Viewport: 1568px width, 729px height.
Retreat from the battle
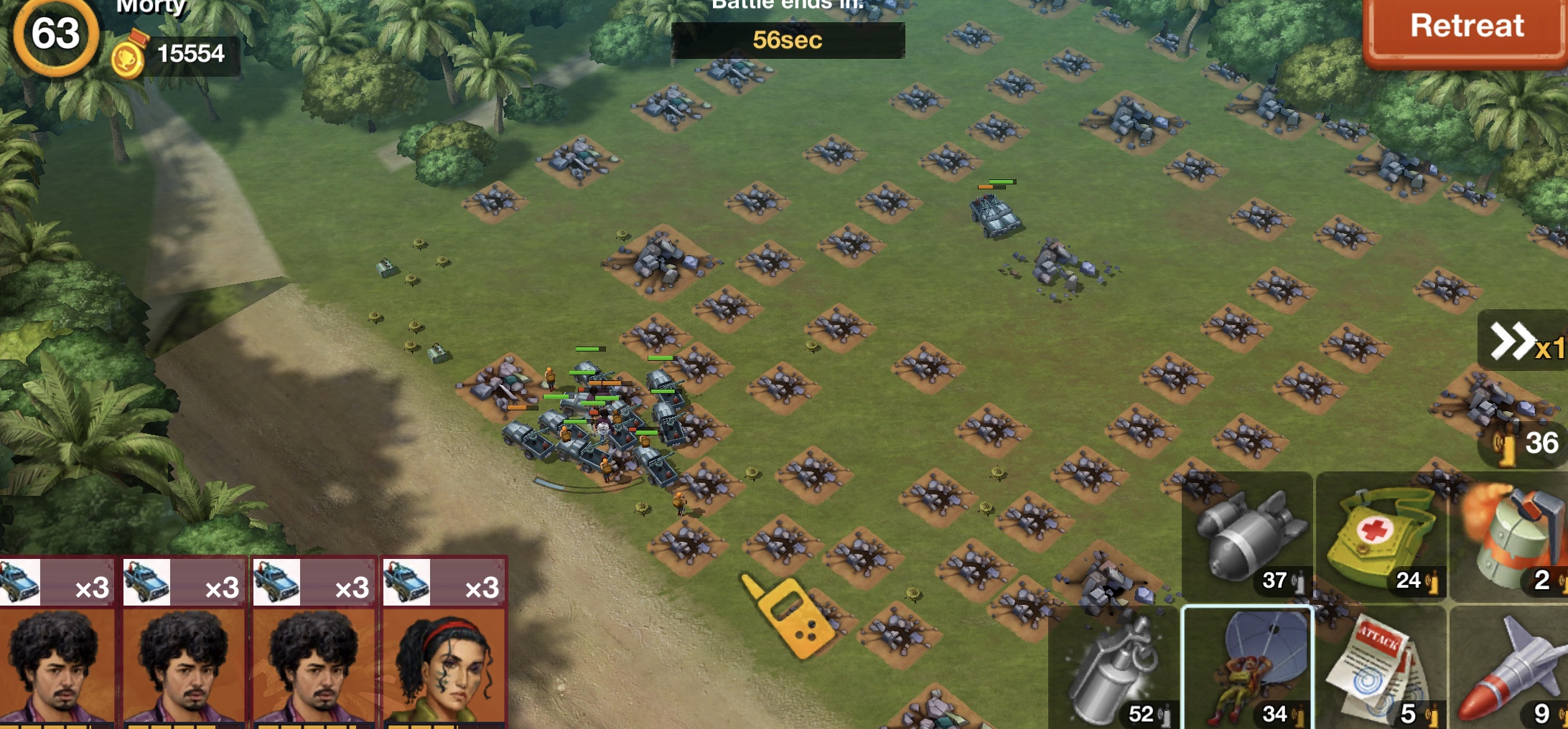1465,29
